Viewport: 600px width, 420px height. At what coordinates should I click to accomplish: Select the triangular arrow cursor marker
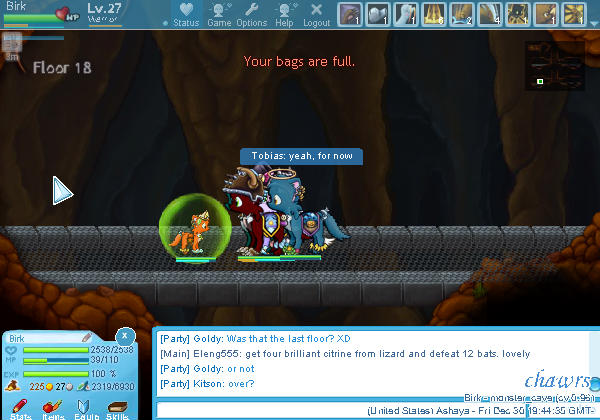(x=63, y=190)
